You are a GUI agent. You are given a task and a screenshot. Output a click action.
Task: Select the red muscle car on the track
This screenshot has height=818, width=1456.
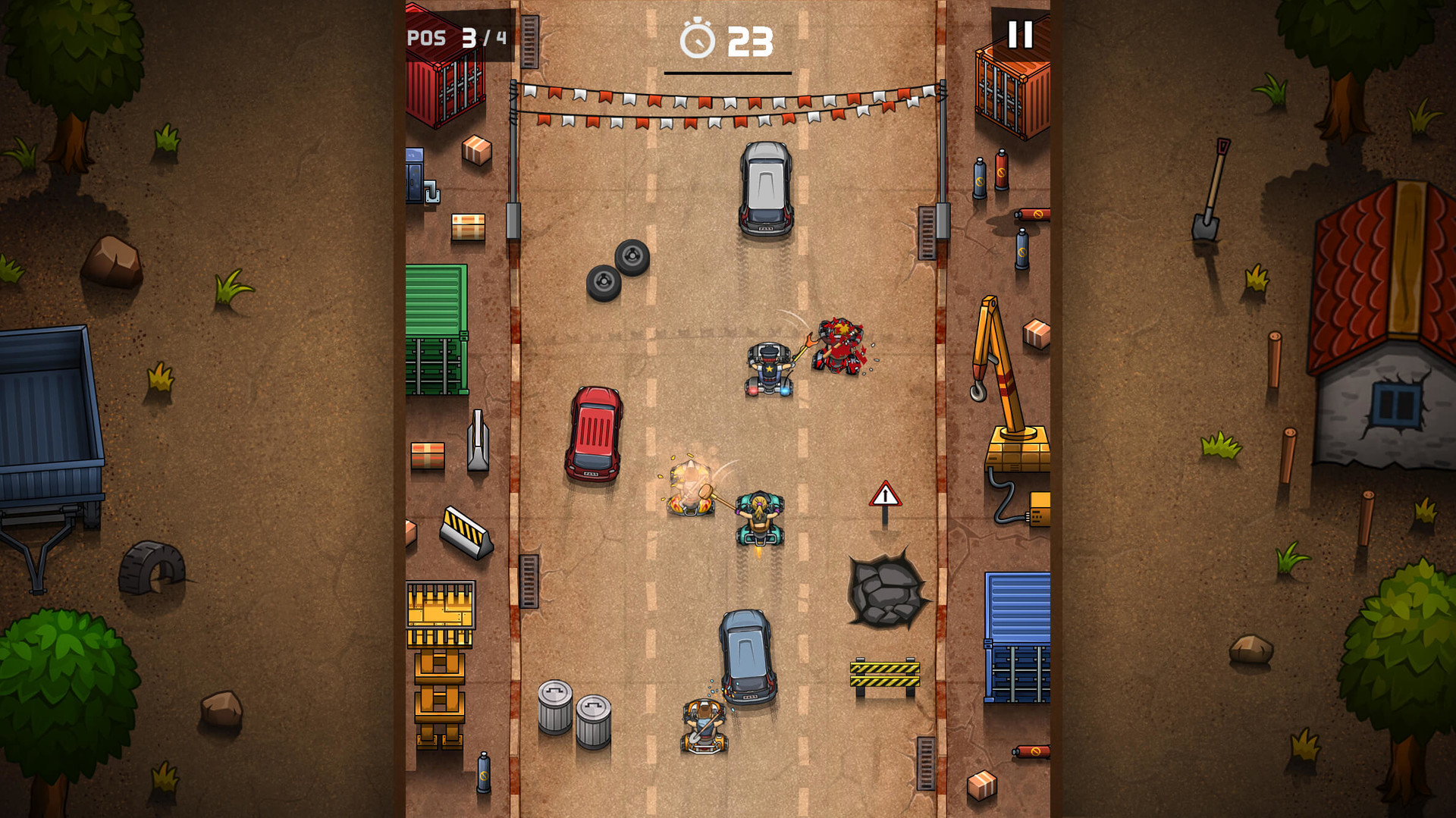point(593,434)
